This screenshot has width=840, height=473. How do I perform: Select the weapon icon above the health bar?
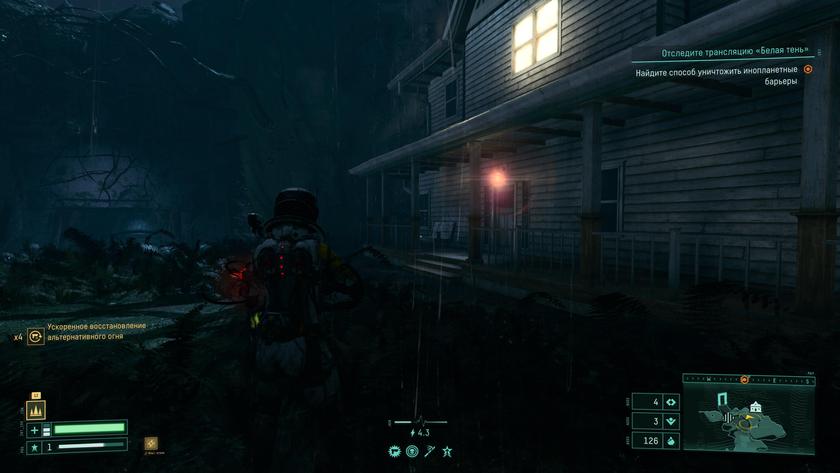[35, 410]
